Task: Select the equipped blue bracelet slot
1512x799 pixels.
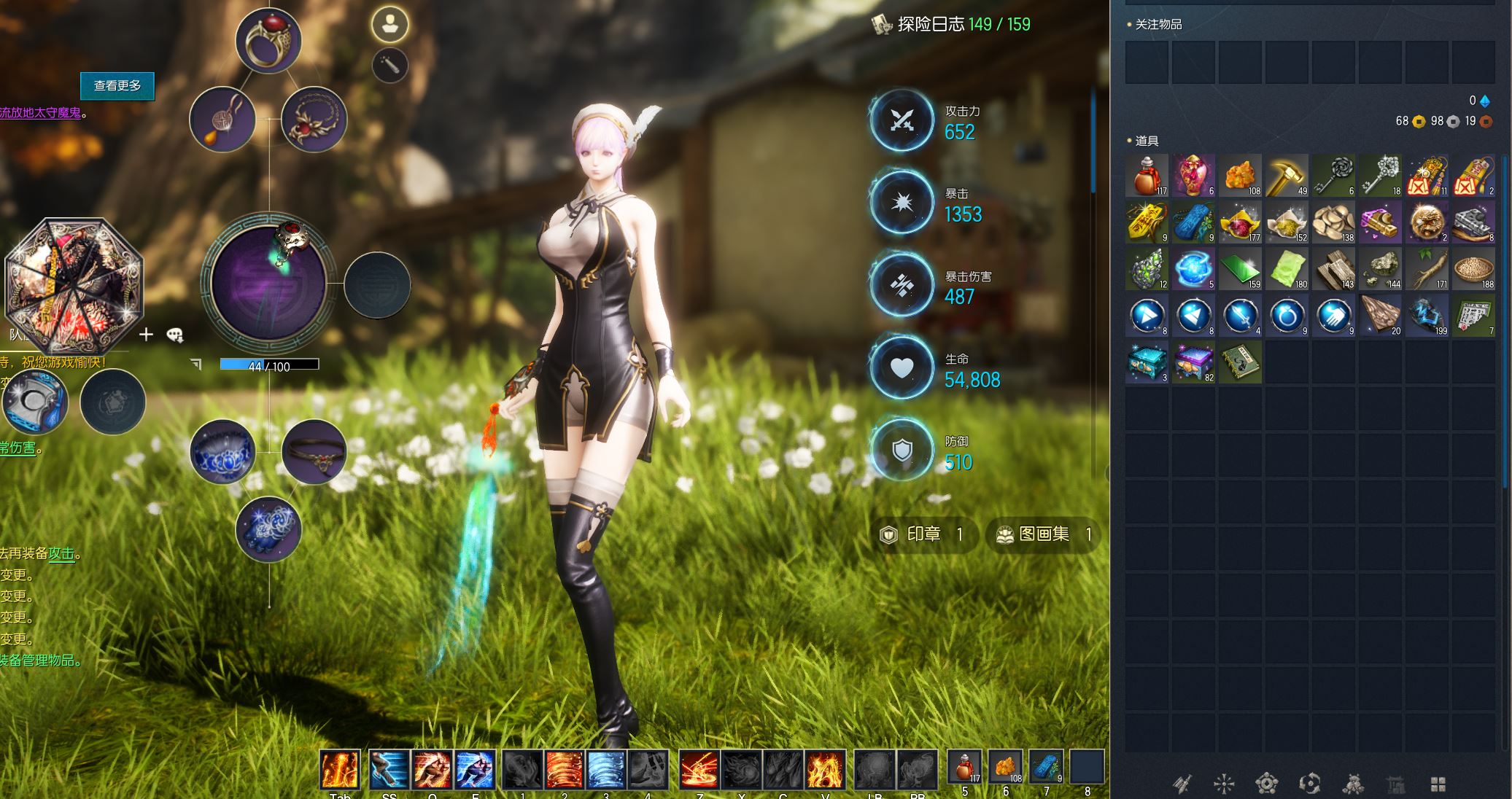Action: coord(222,452)
